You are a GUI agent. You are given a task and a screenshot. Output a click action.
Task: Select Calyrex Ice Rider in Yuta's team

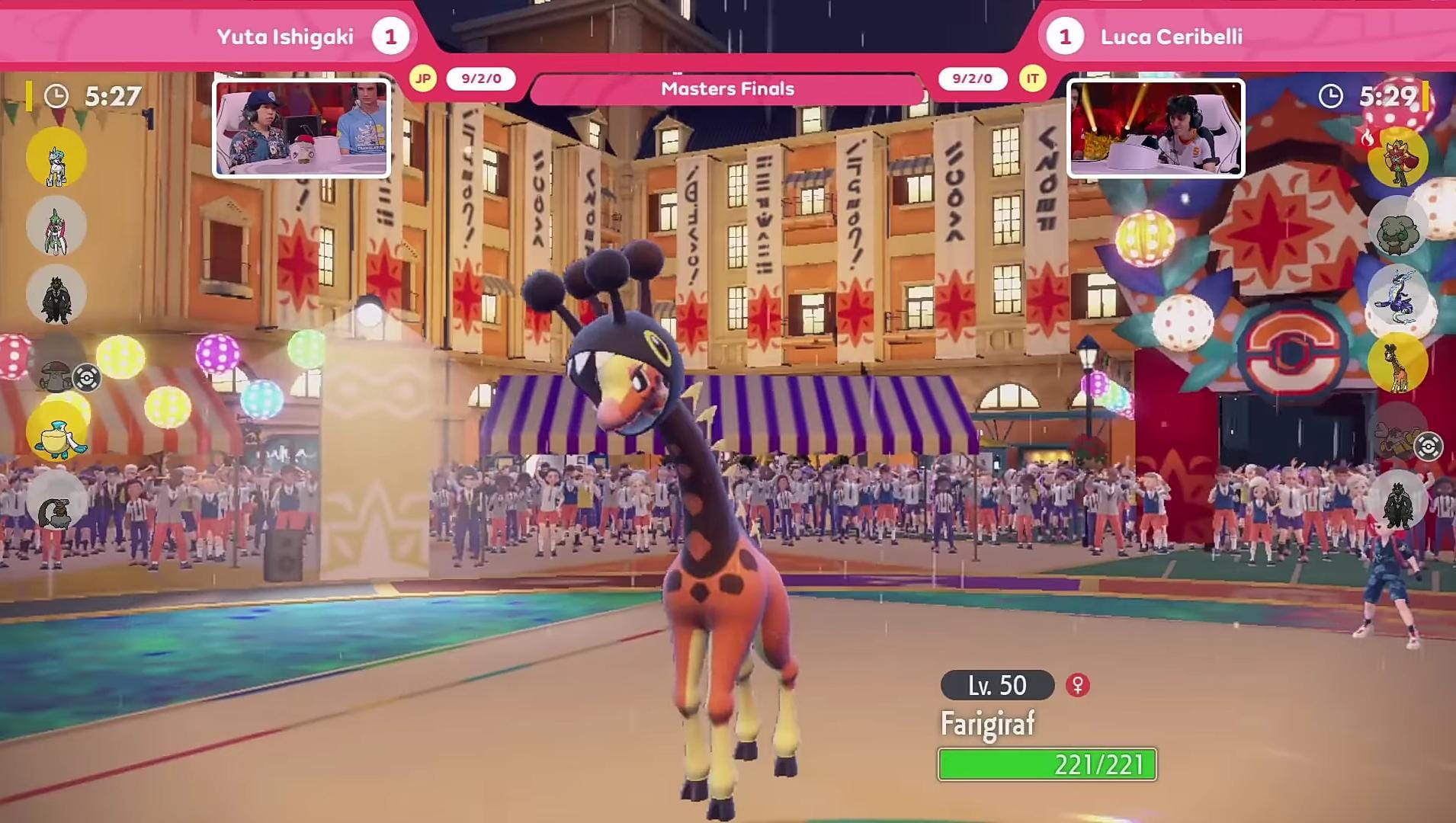click(x=56, y=157)
